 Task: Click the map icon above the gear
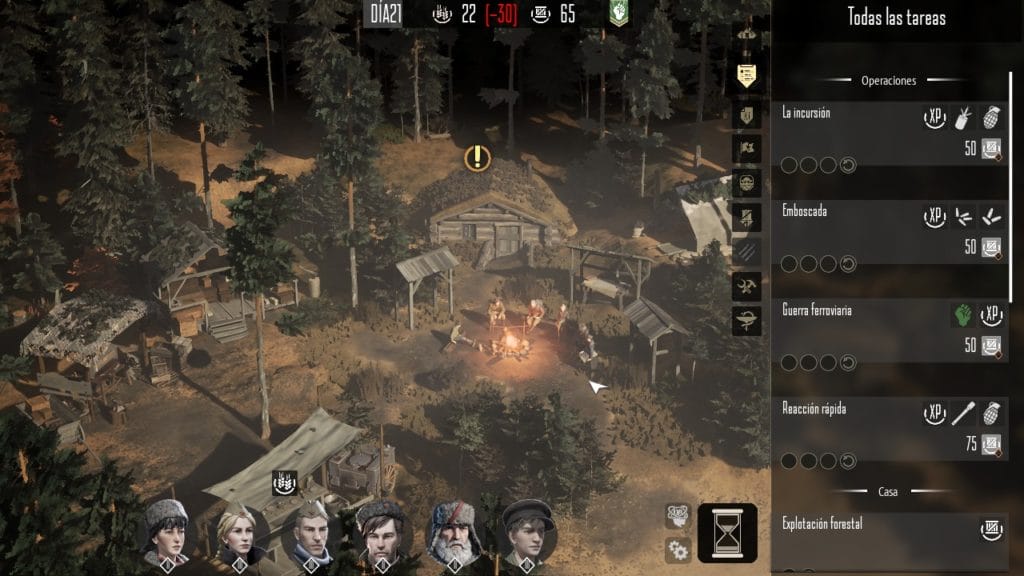678,515
